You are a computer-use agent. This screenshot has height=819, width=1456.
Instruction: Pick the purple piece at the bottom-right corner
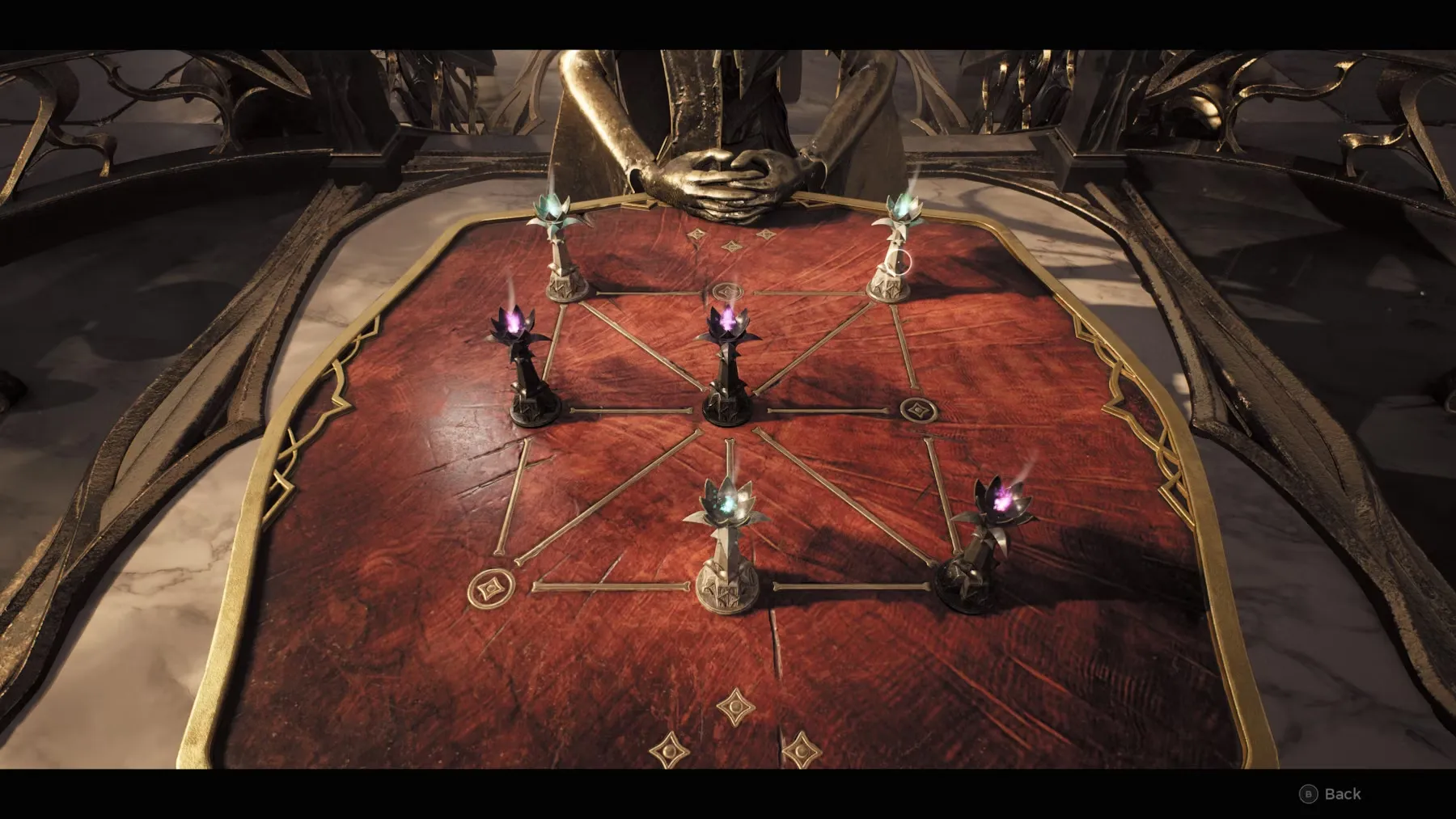[981, 546]
